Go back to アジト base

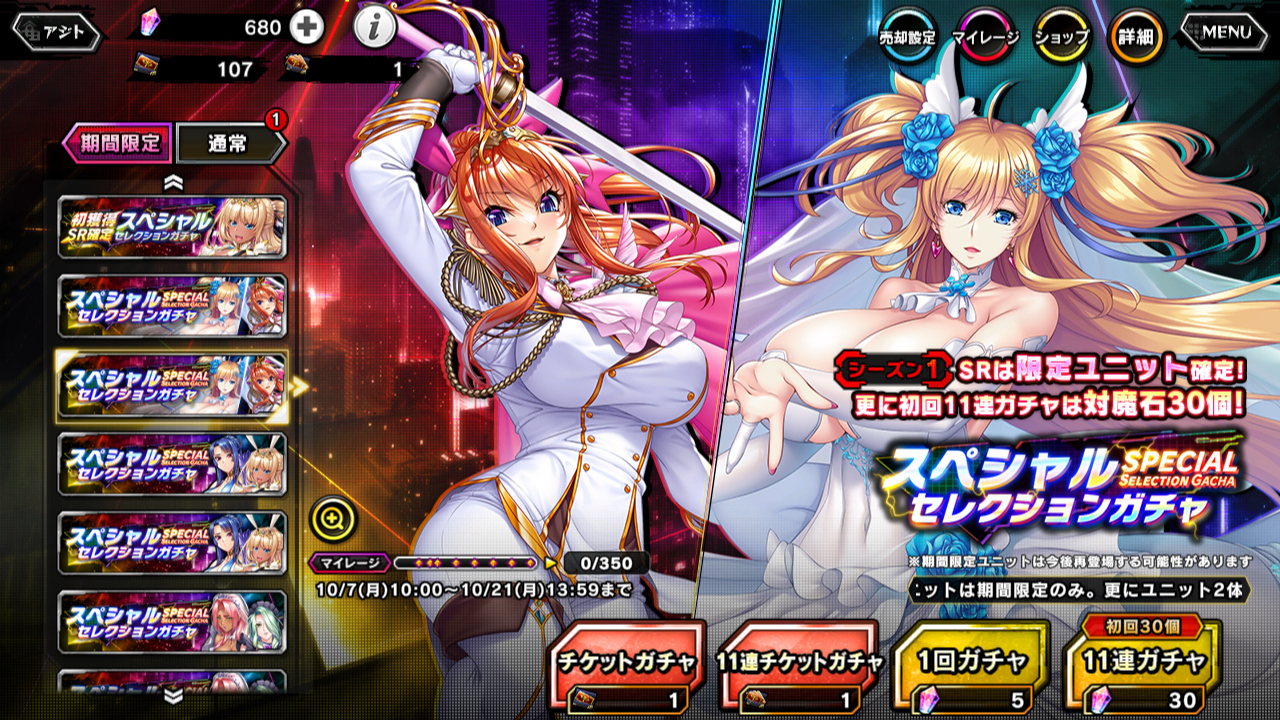point(57,33)
